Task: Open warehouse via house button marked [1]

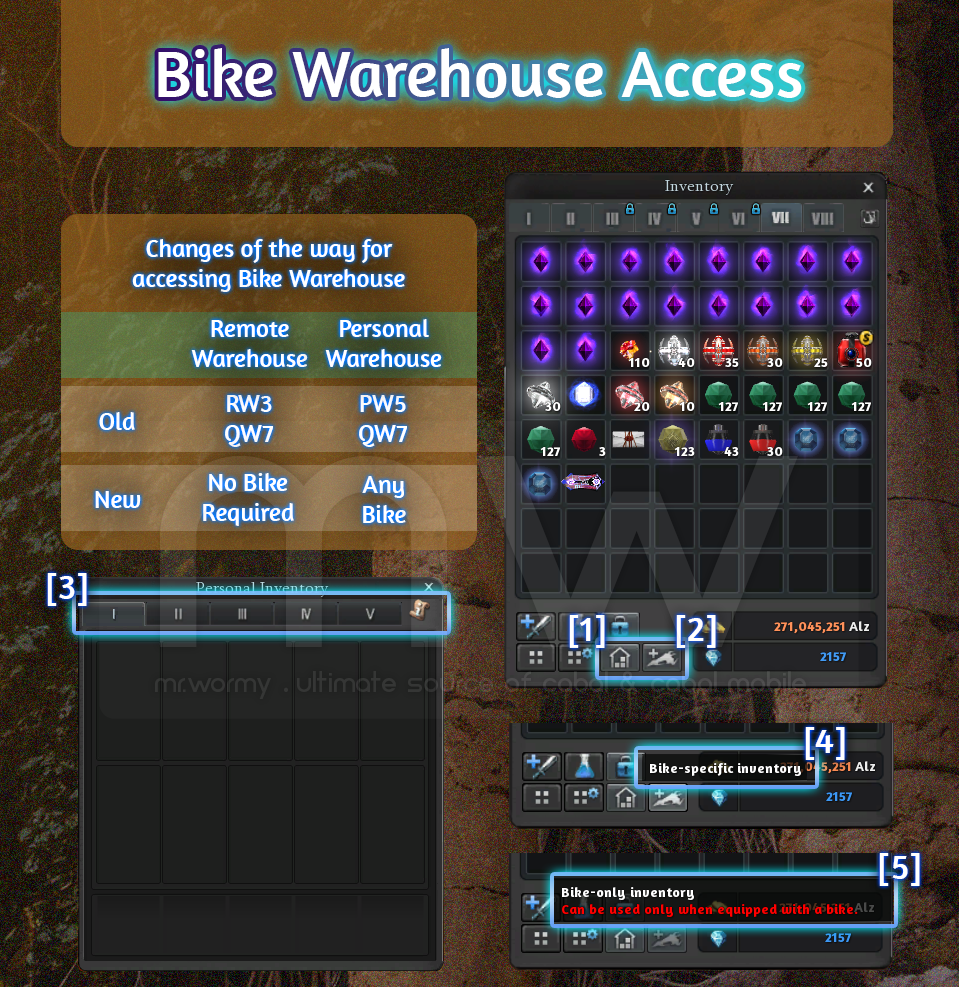Action: tap(620, 657)
